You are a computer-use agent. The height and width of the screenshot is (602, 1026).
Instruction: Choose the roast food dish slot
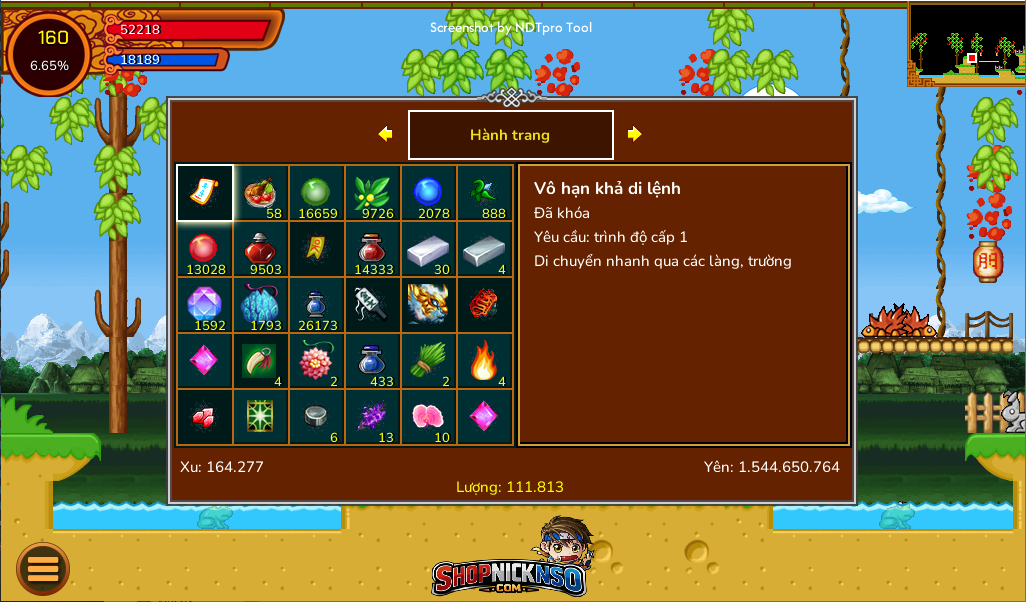click(x=261, y=193)
